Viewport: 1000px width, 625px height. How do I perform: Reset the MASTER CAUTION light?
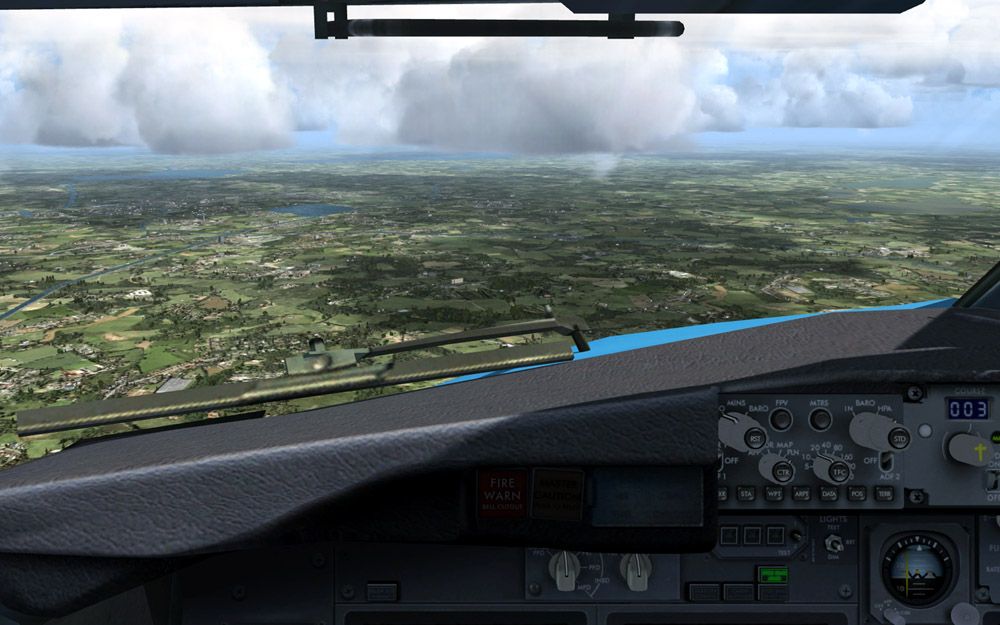557,492
